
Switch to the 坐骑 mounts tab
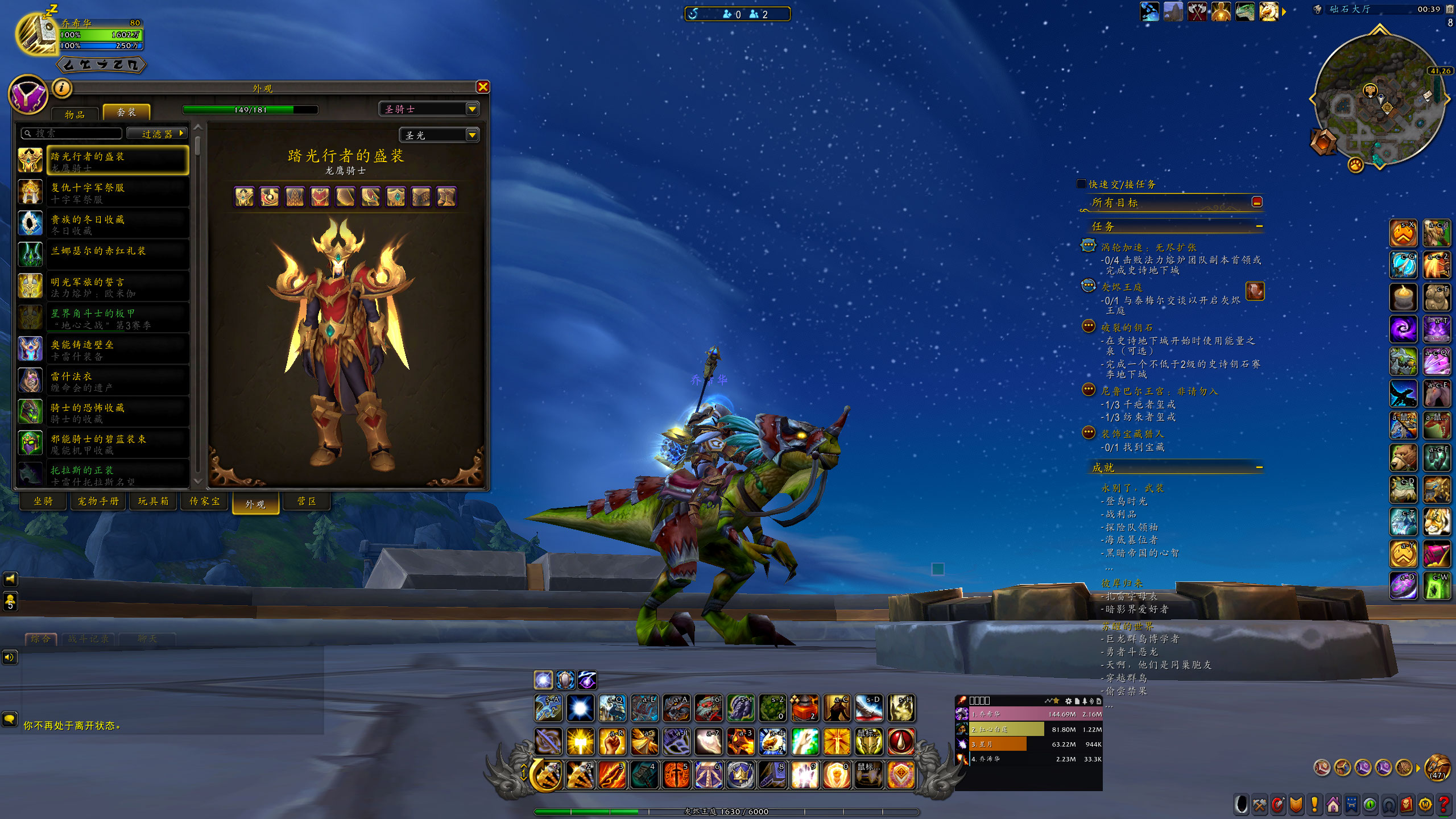point(43,501)
